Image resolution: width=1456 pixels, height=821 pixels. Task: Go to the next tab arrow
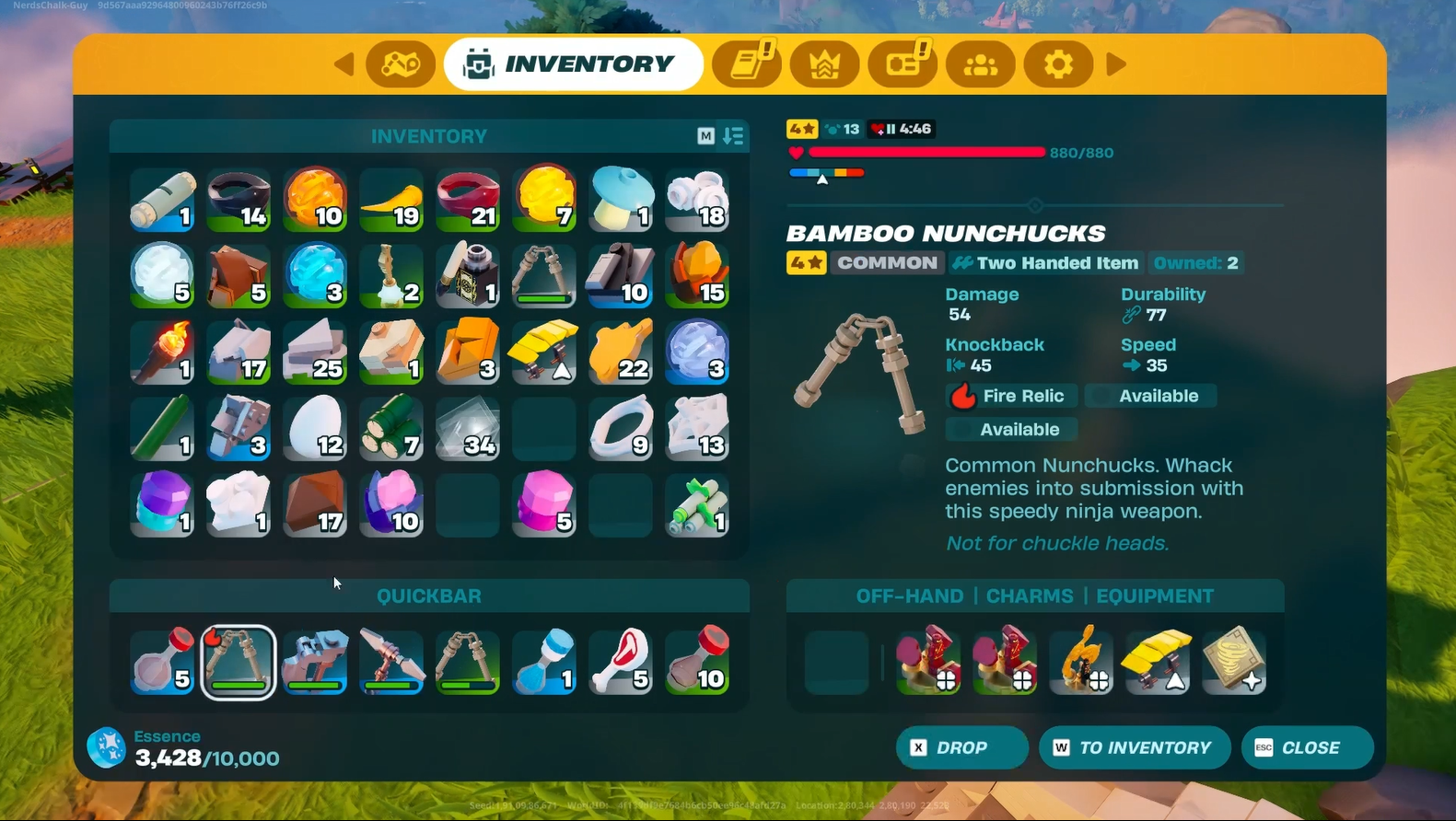[1116, 64]
